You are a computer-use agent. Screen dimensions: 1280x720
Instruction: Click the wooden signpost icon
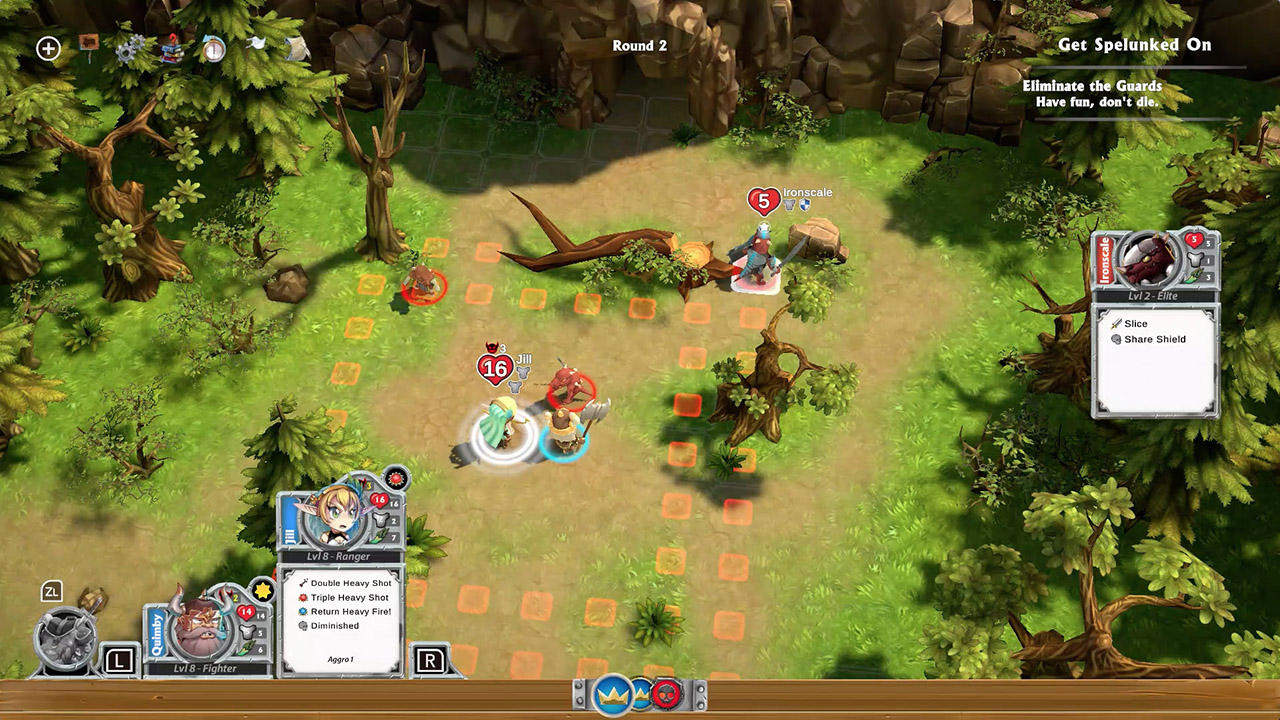[88, 44]
